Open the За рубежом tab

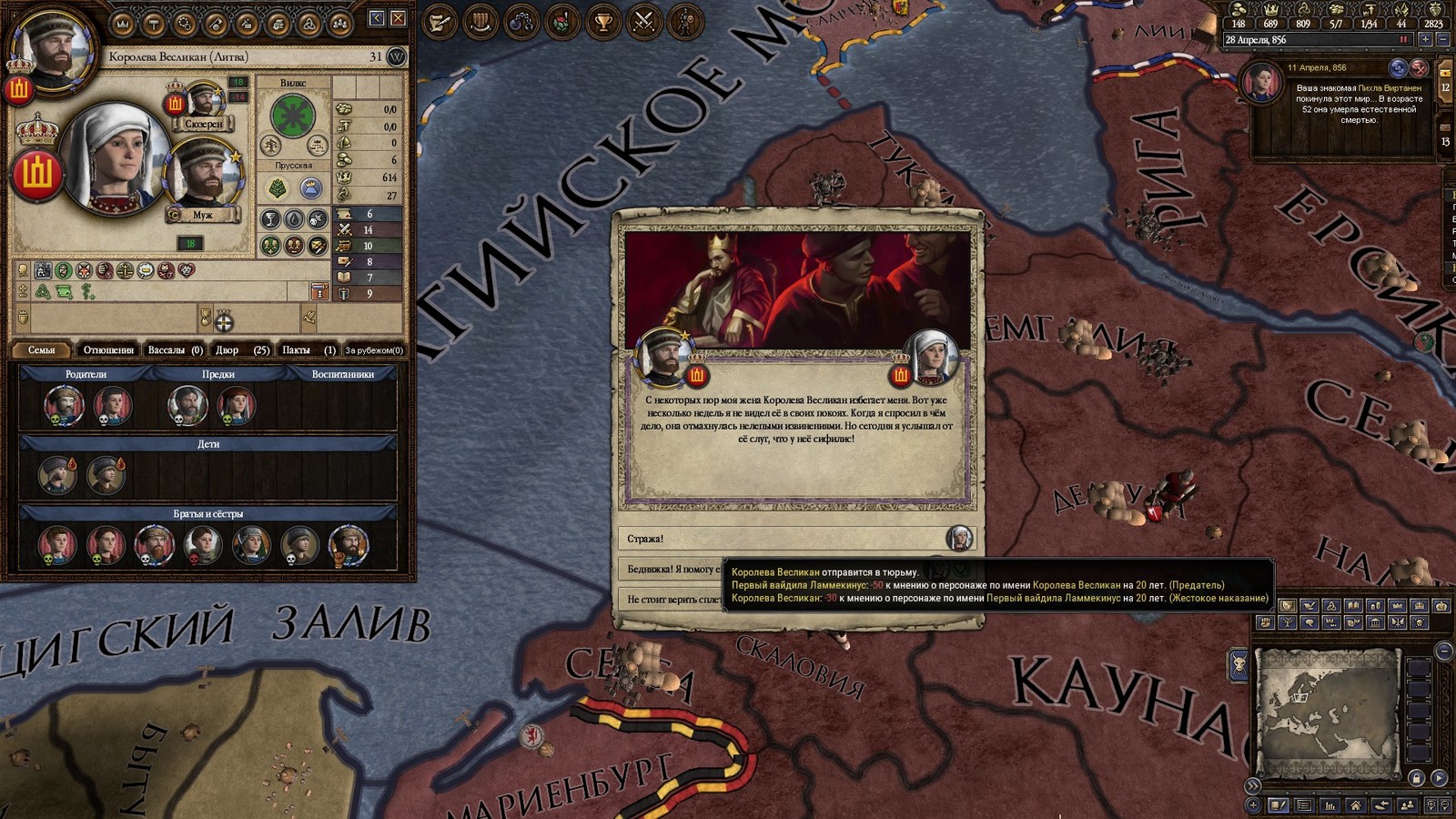pos(374,350)
